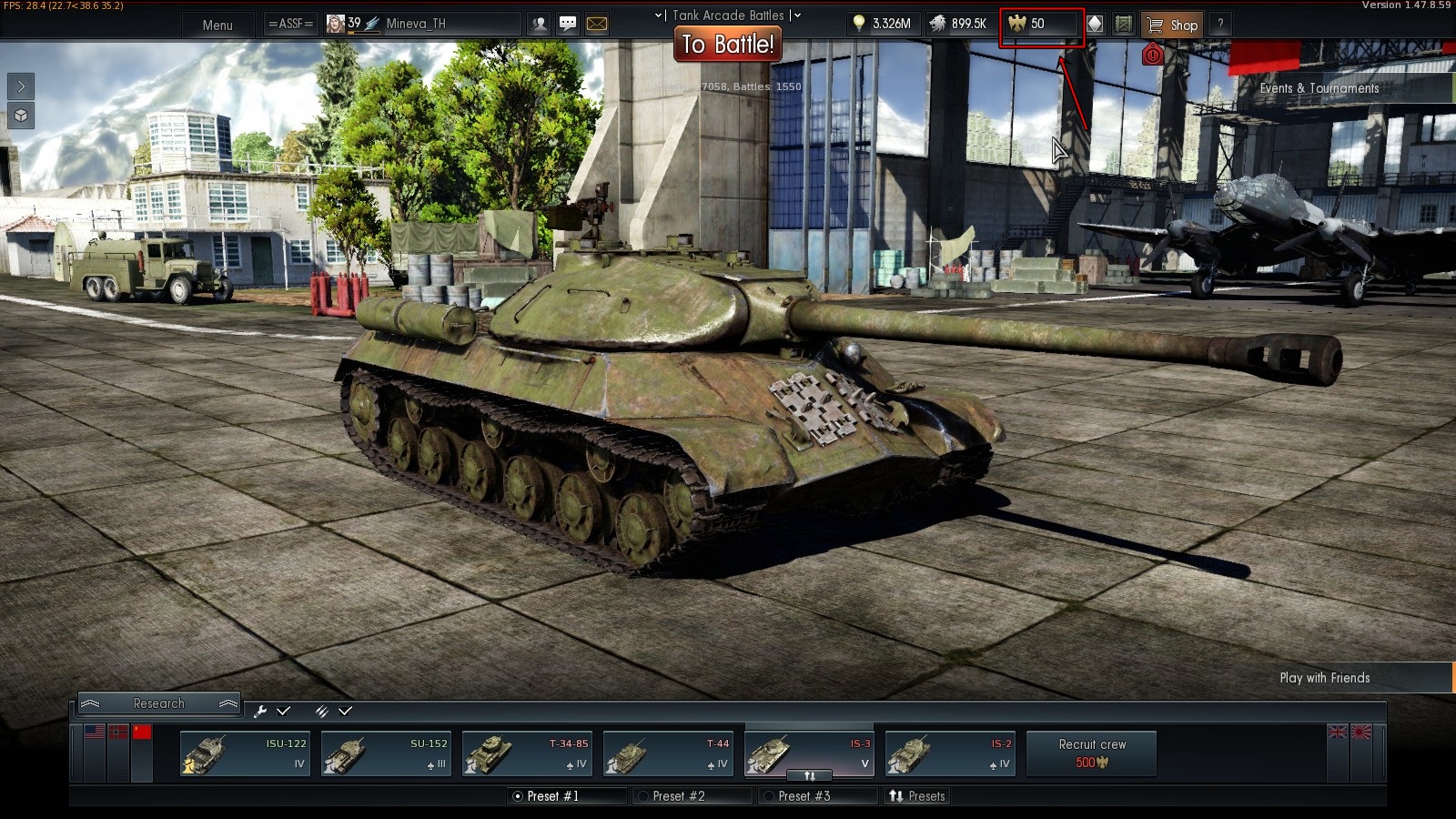The width and height of the screenshot is (1456, 819).
Task: Open the Tank Arcade Battles mode selector
Action: pyautogui.click(x=728, y=15)
